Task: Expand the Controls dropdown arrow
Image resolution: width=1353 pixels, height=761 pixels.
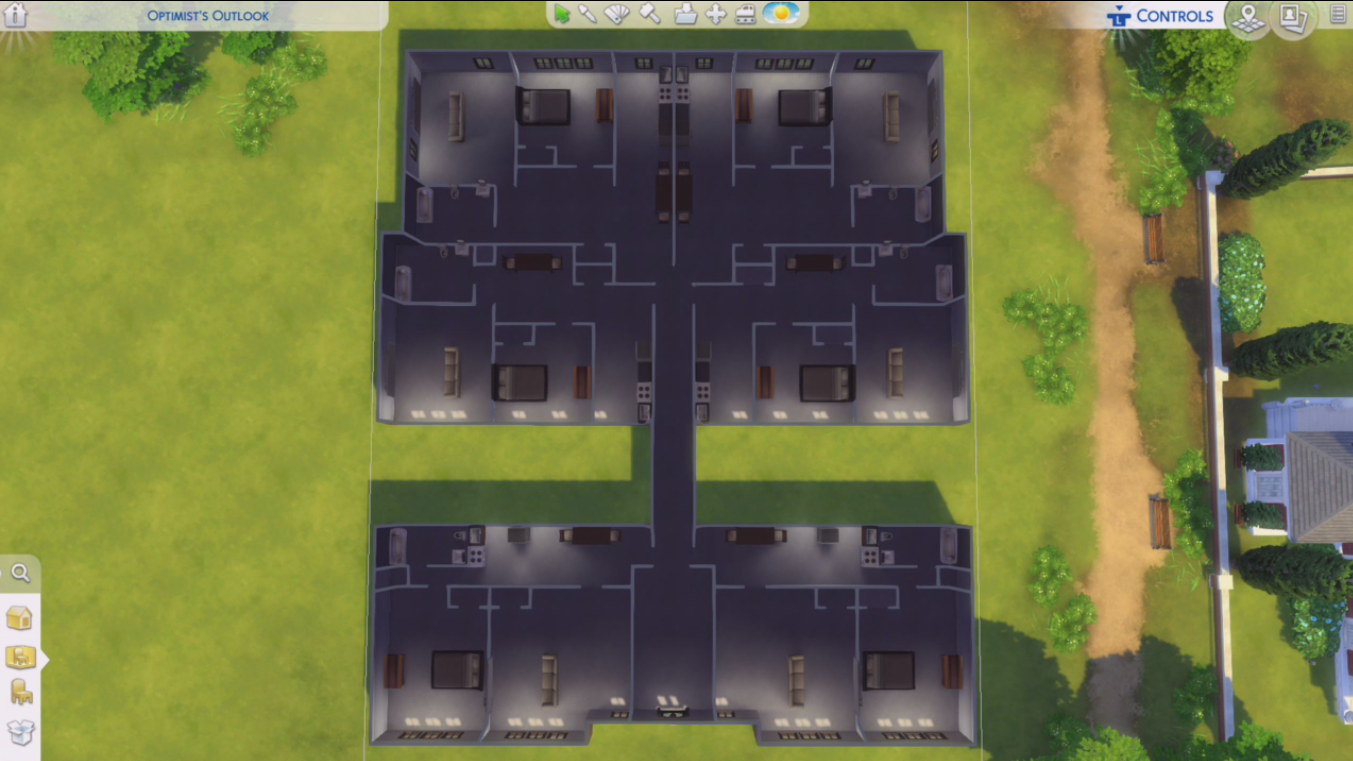Action: (1121, 8)
